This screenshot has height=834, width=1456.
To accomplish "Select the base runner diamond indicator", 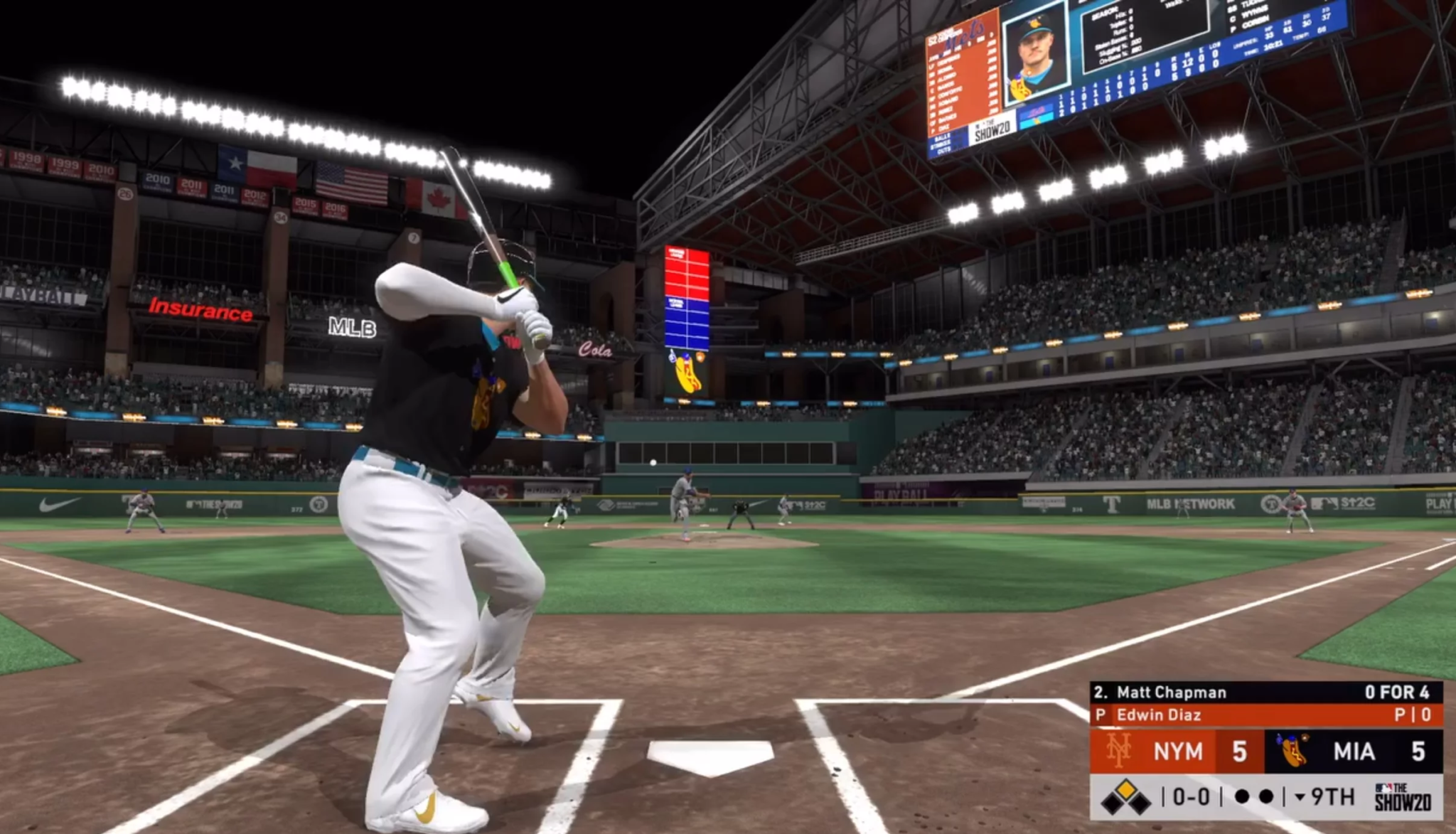I will 1125,796.
